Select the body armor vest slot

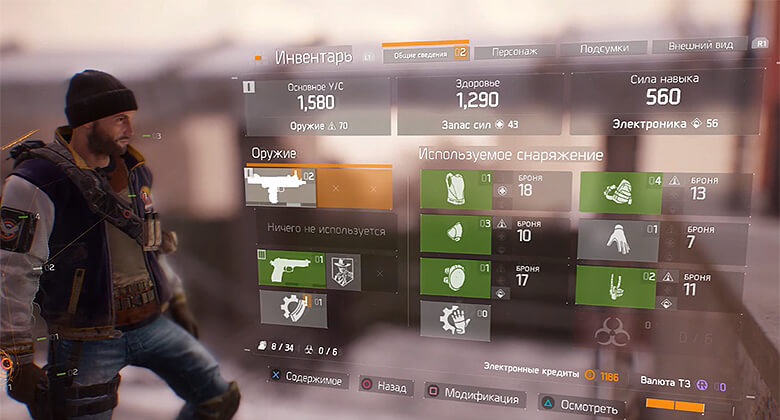[x=454, y=190]
